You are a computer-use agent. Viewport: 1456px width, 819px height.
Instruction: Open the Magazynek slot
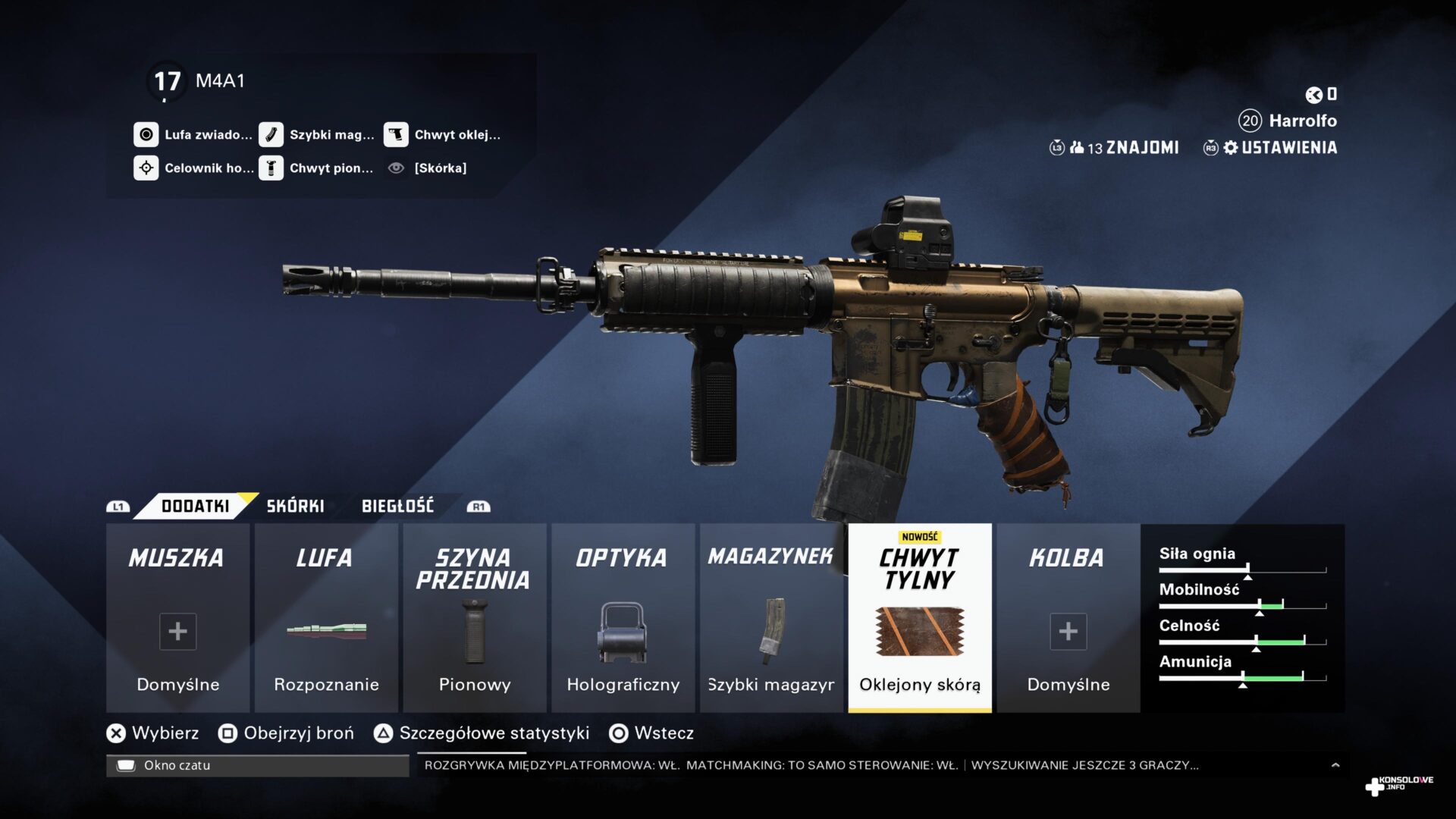pyautogui.click(x=771, y=618)
